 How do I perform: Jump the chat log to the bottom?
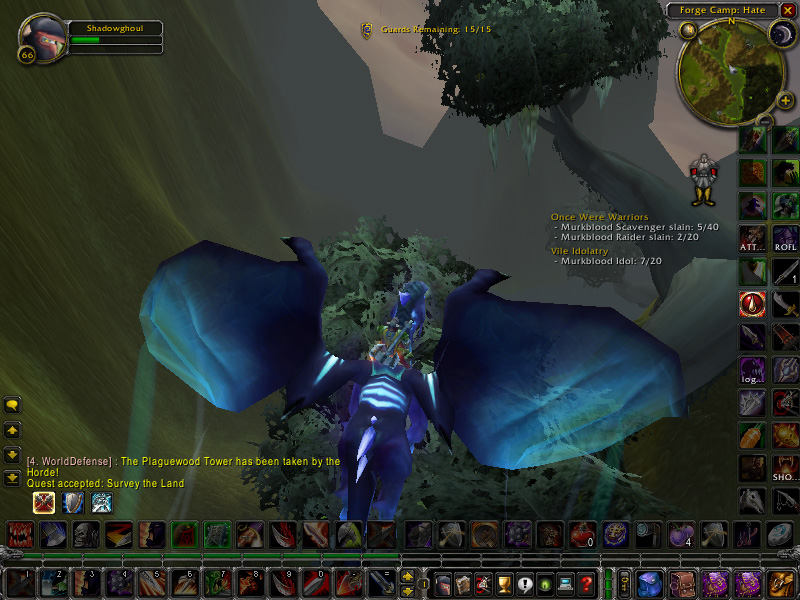(12, 478)
